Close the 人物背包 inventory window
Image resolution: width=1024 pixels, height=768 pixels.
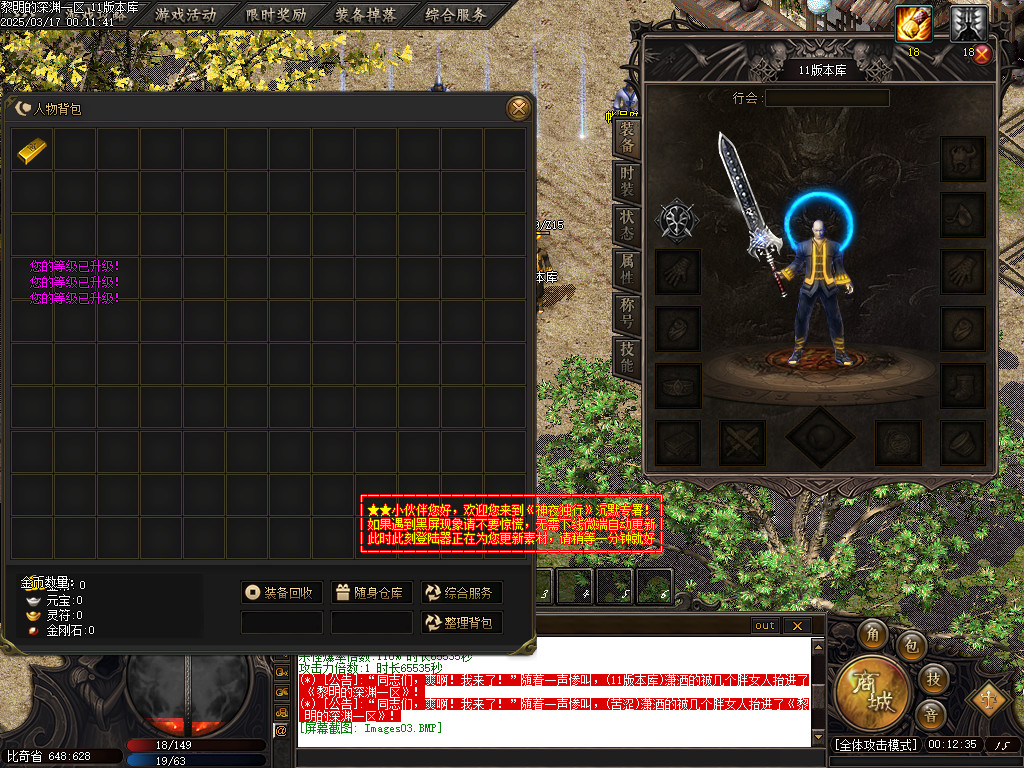pyautogui.click(x=518, y=108)
